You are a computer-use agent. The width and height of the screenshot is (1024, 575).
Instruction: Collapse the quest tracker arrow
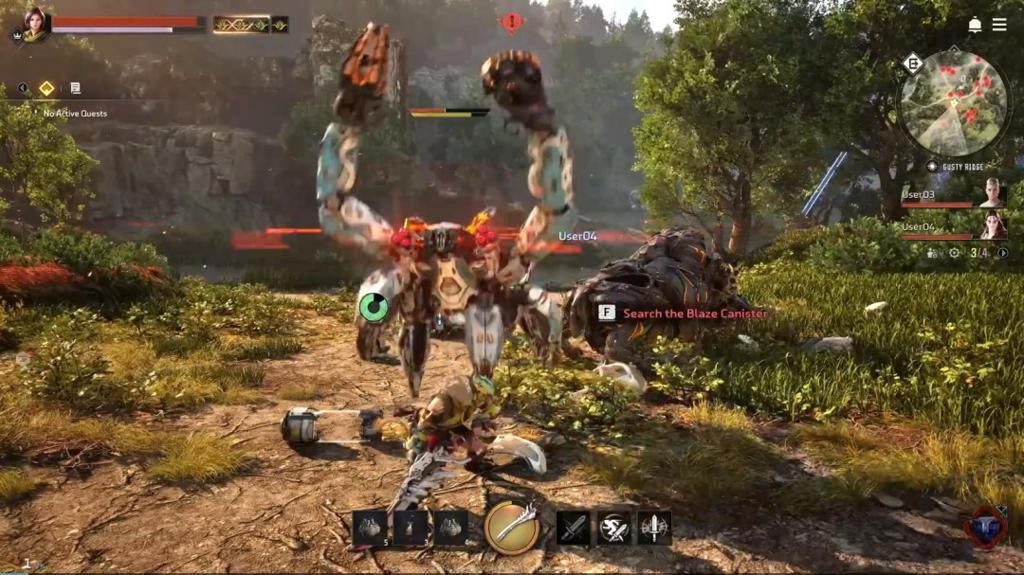click(22, 88)
